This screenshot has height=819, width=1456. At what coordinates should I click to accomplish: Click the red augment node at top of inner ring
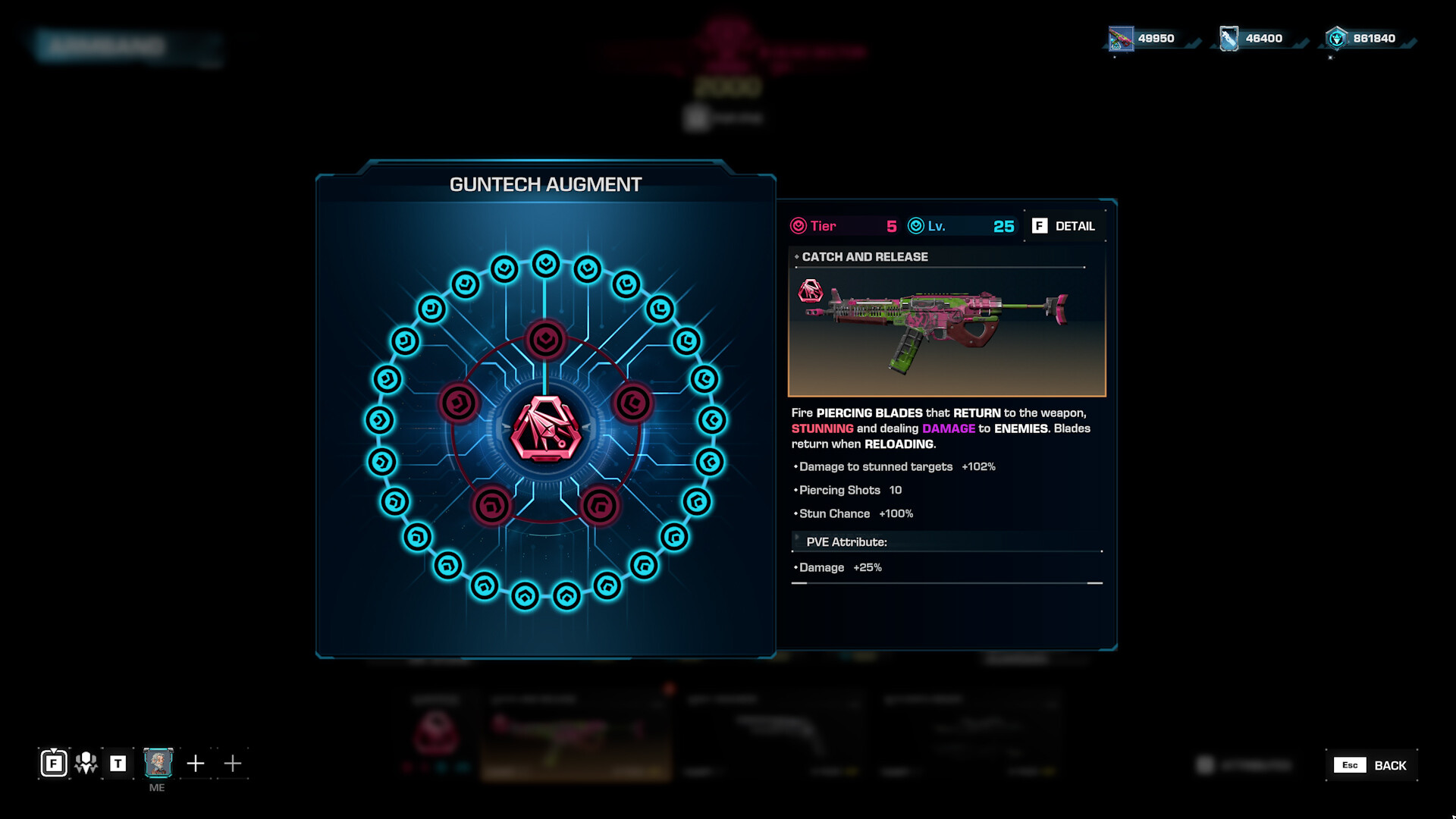[x=544, y=340]
